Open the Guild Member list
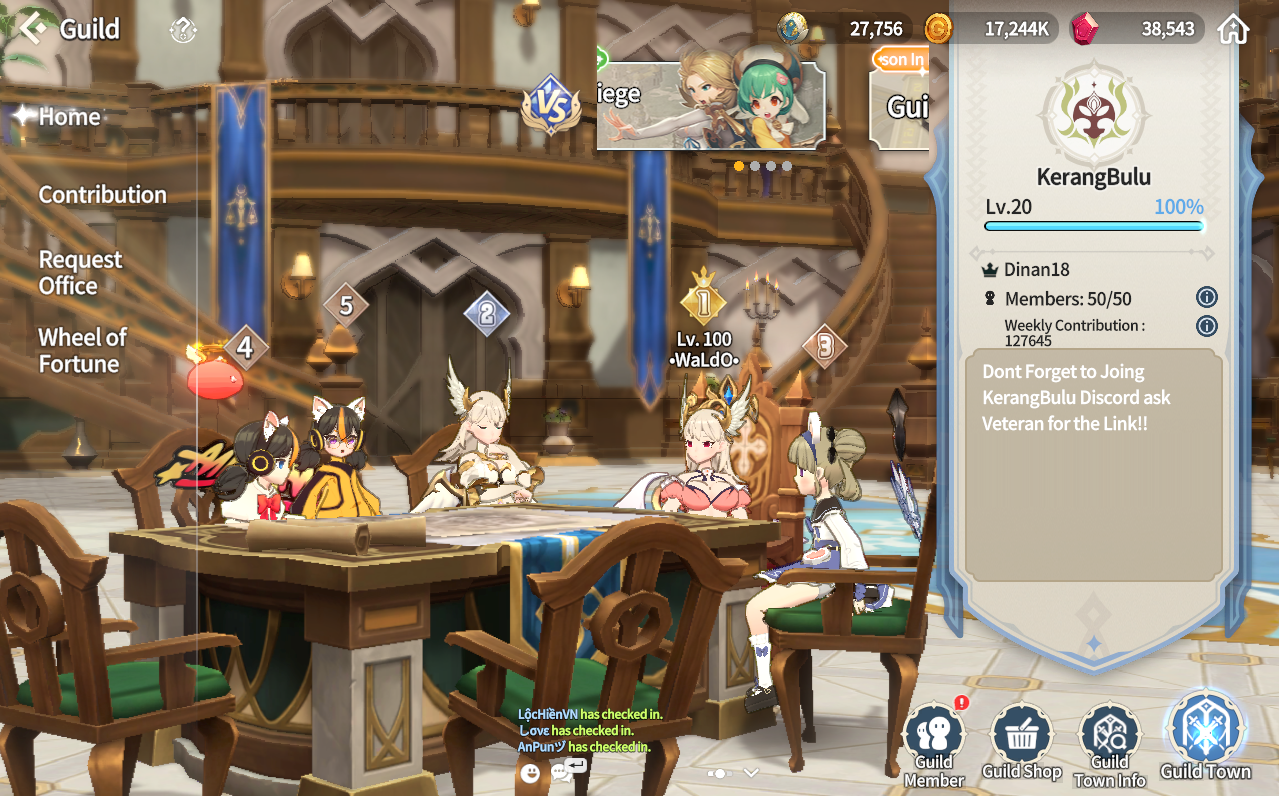 tap(934, 744)
